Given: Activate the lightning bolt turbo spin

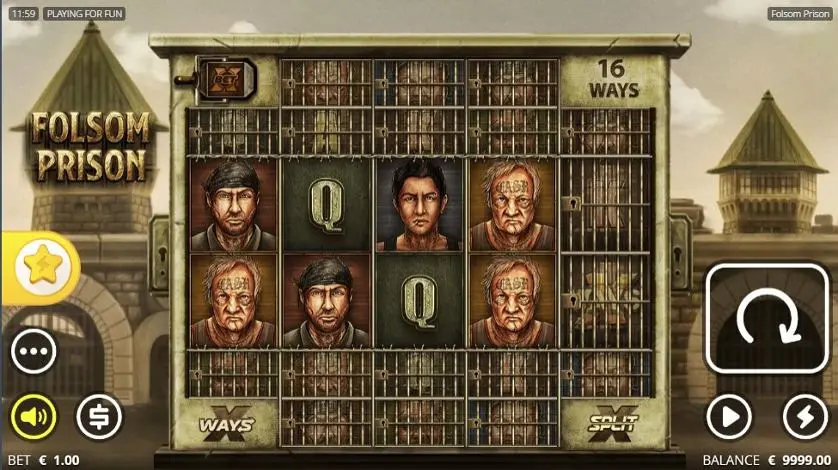Looking at the screenshot, I should (x=805, y=417).
